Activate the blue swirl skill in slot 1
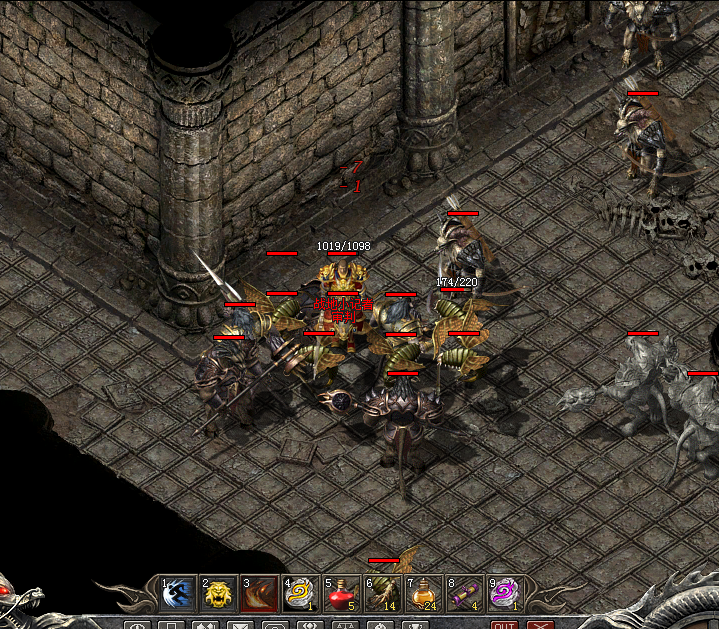719x629 pixels. pyautogui.click(x=177, y=594)
